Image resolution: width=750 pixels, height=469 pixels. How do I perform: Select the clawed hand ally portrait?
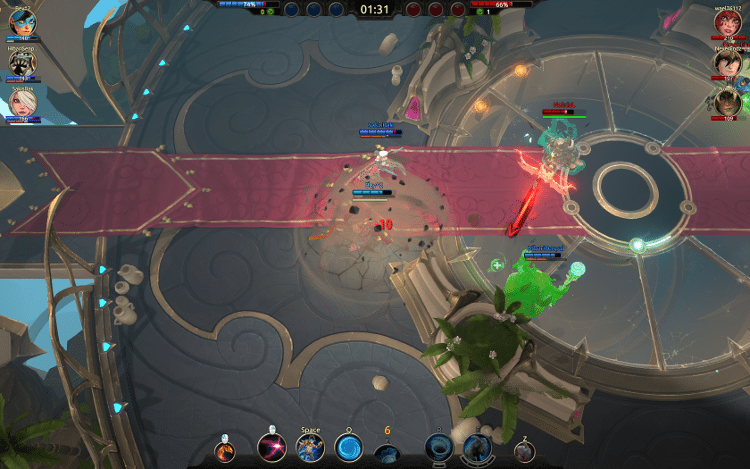click(x=22, y=62)
